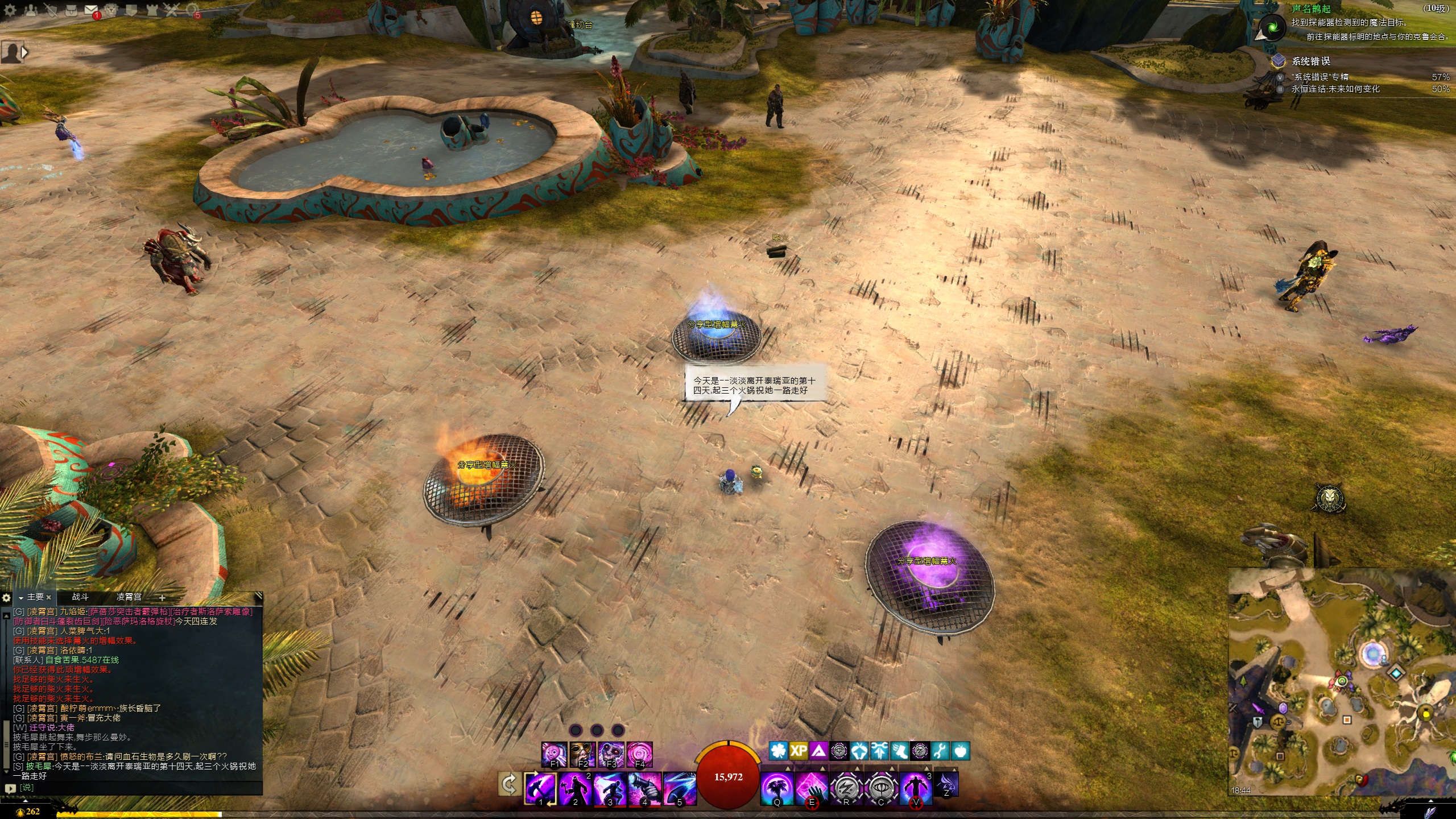Image resolution: width=1456 pixels, height=819 pixels.
Task: Switch to the 凌霄宫 chat tab
Action: (x=129, y=597)
